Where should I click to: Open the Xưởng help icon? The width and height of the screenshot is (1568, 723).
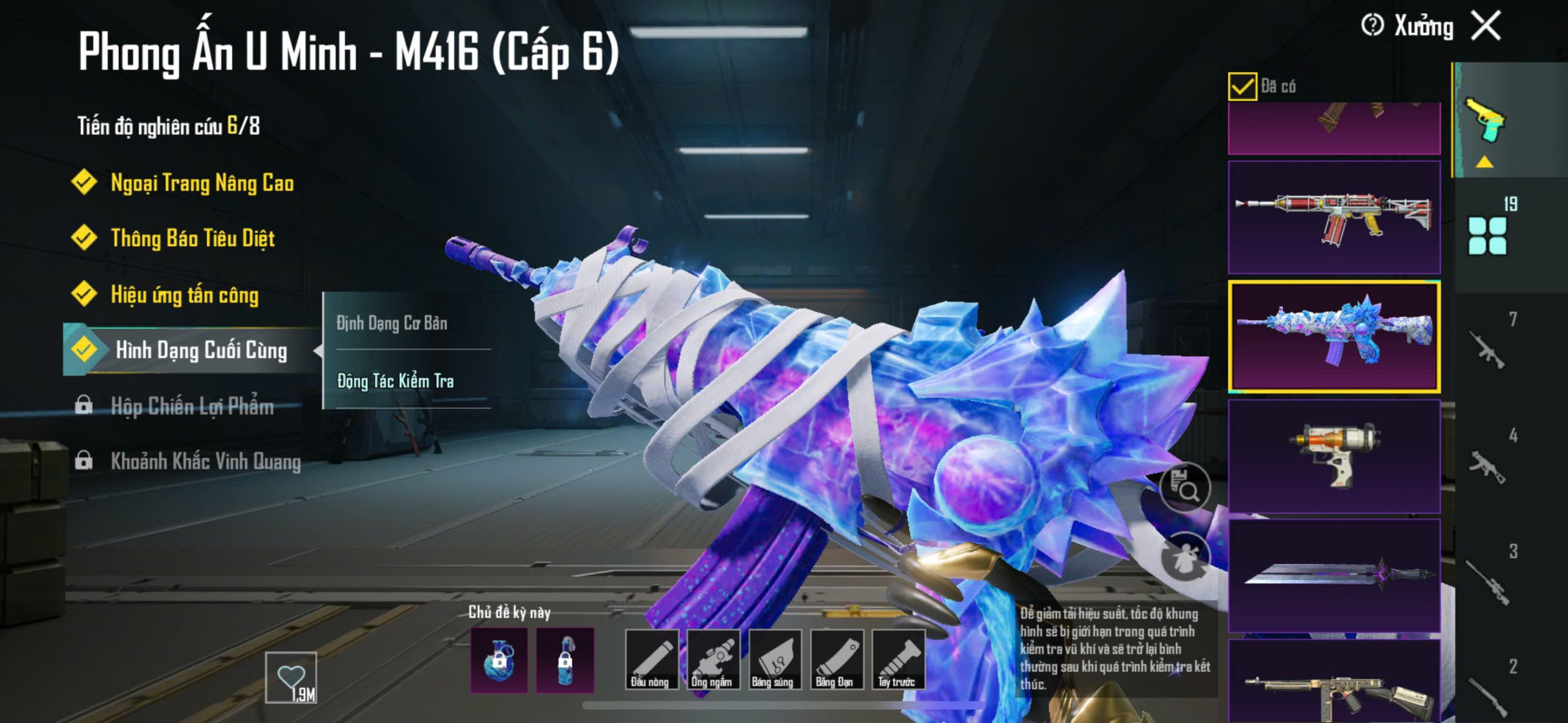tap(1372, 26)
